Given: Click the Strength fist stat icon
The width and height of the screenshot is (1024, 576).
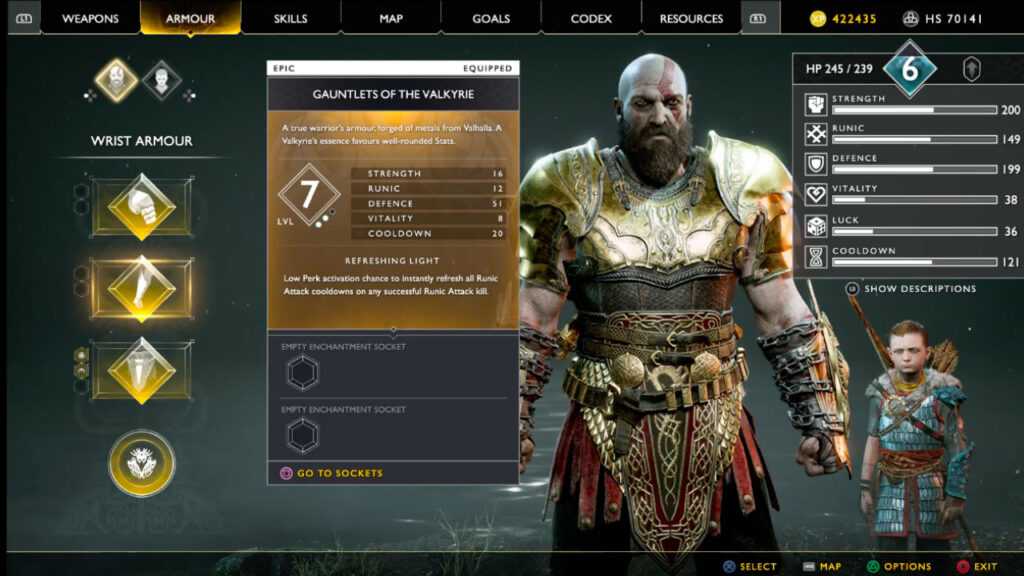Looking at the screenshot, I should tap(815, 105).
